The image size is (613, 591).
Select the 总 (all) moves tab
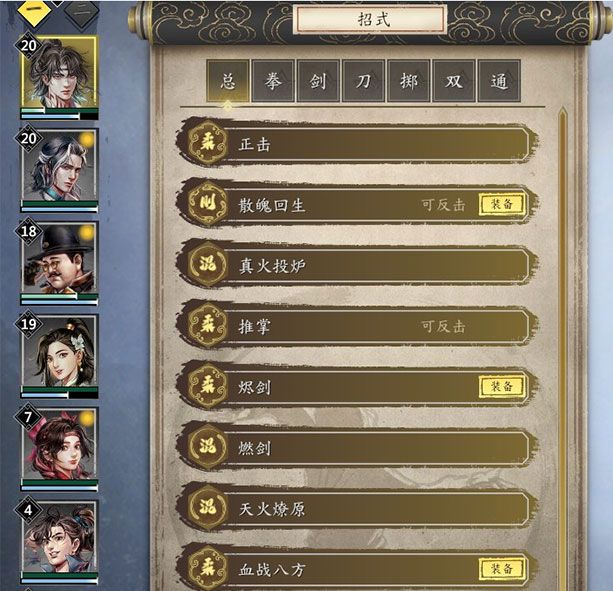click(x=228, y=81)
